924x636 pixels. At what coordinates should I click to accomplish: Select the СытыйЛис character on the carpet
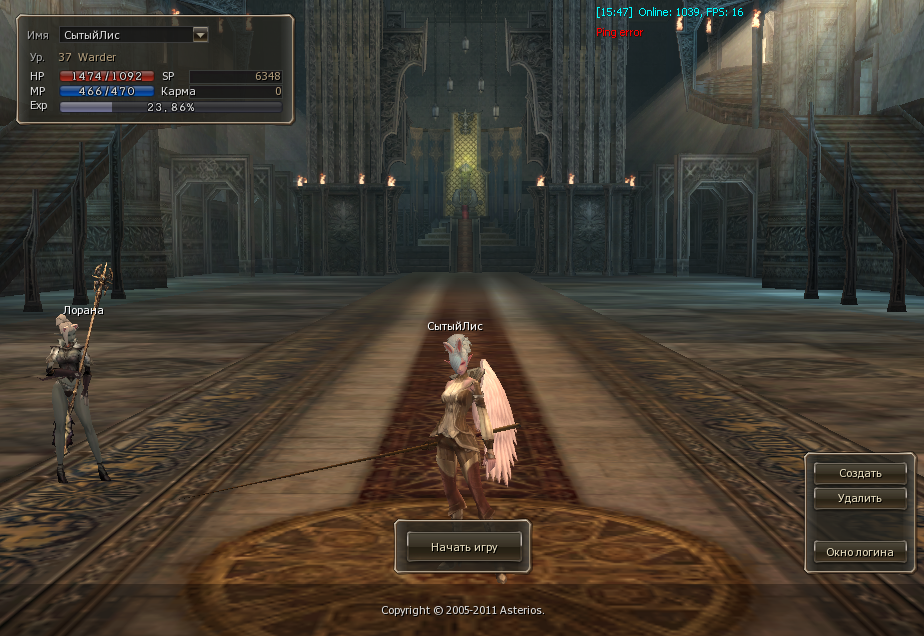pyautogui.click(x=463, y=420)
